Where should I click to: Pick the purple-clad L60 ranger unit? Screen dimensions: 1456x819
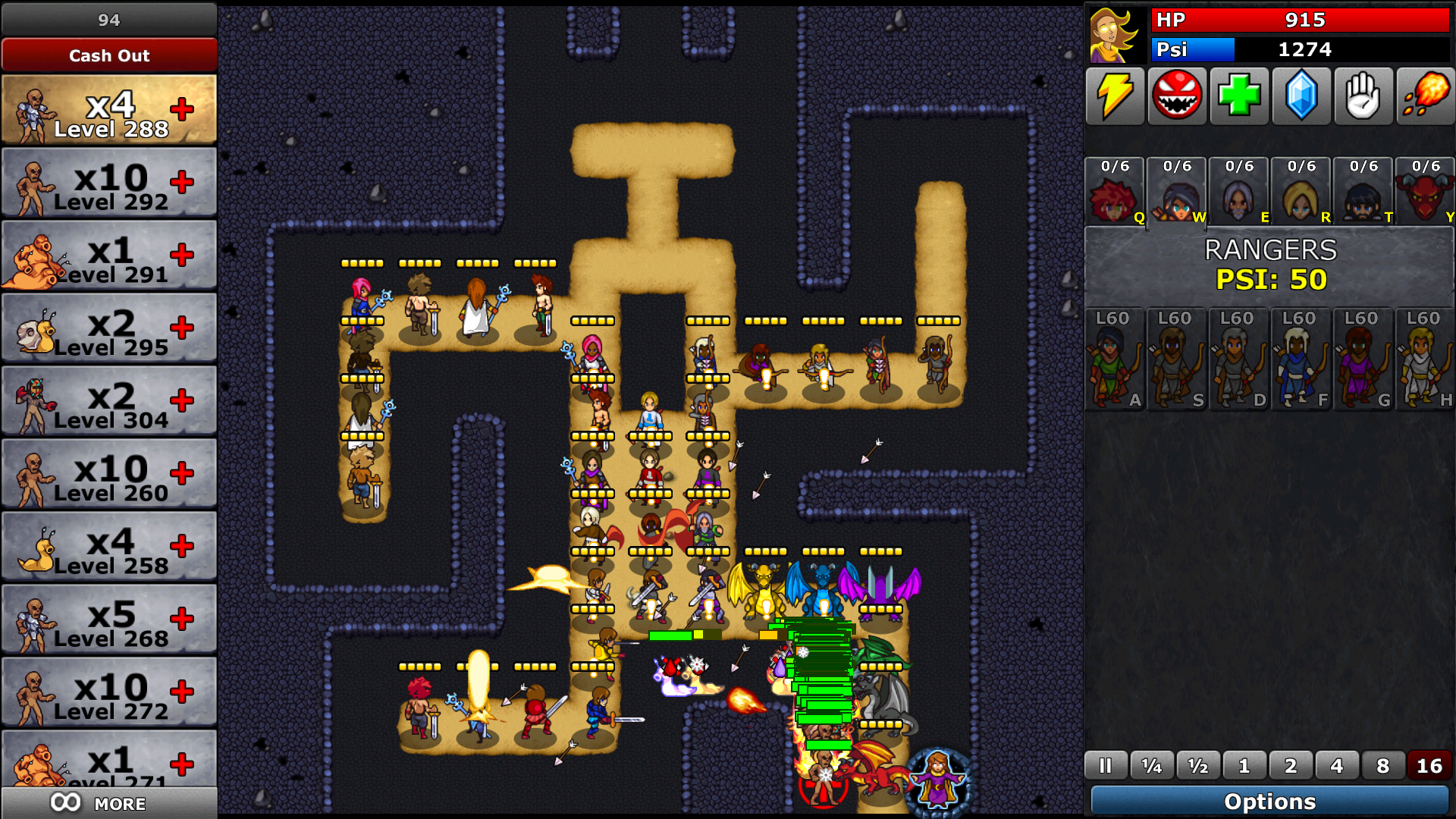point(1363,359)
